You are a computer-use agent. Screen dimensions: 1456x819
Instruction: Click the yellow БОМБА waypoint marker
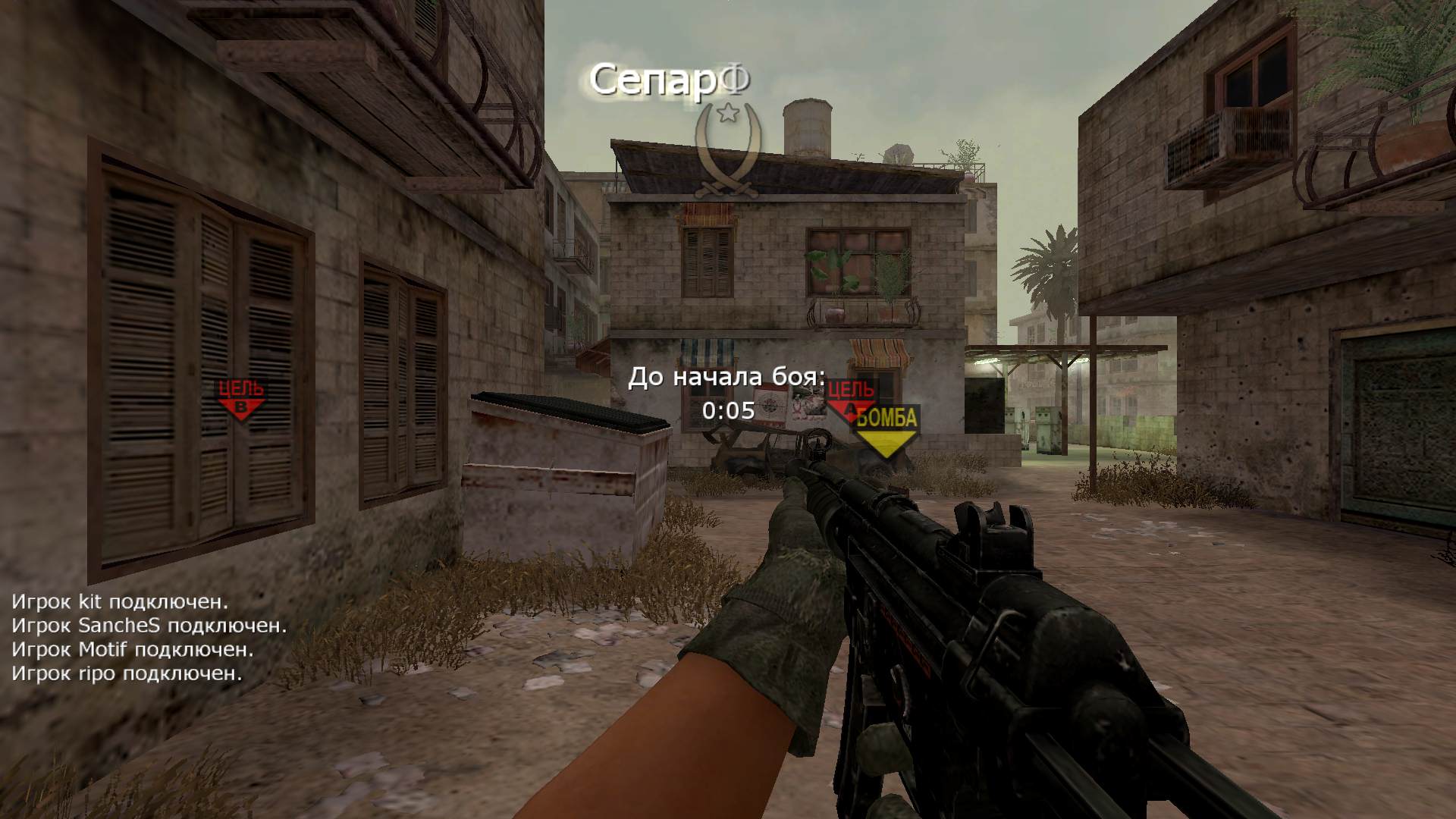point(886,431)
